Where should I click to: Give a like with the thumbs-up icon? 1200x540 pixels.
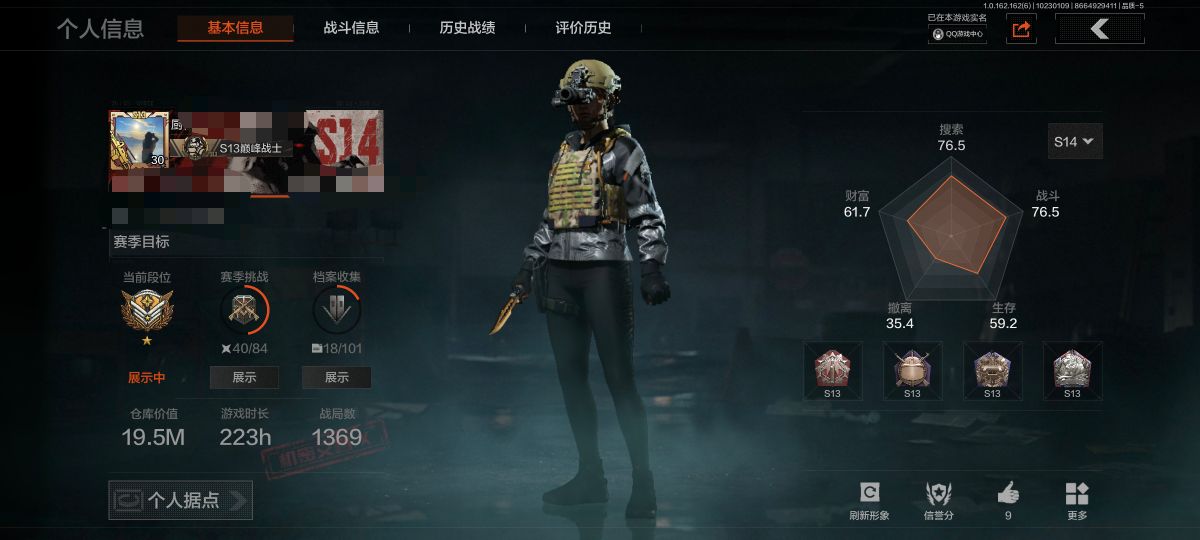coord(1008,493)
